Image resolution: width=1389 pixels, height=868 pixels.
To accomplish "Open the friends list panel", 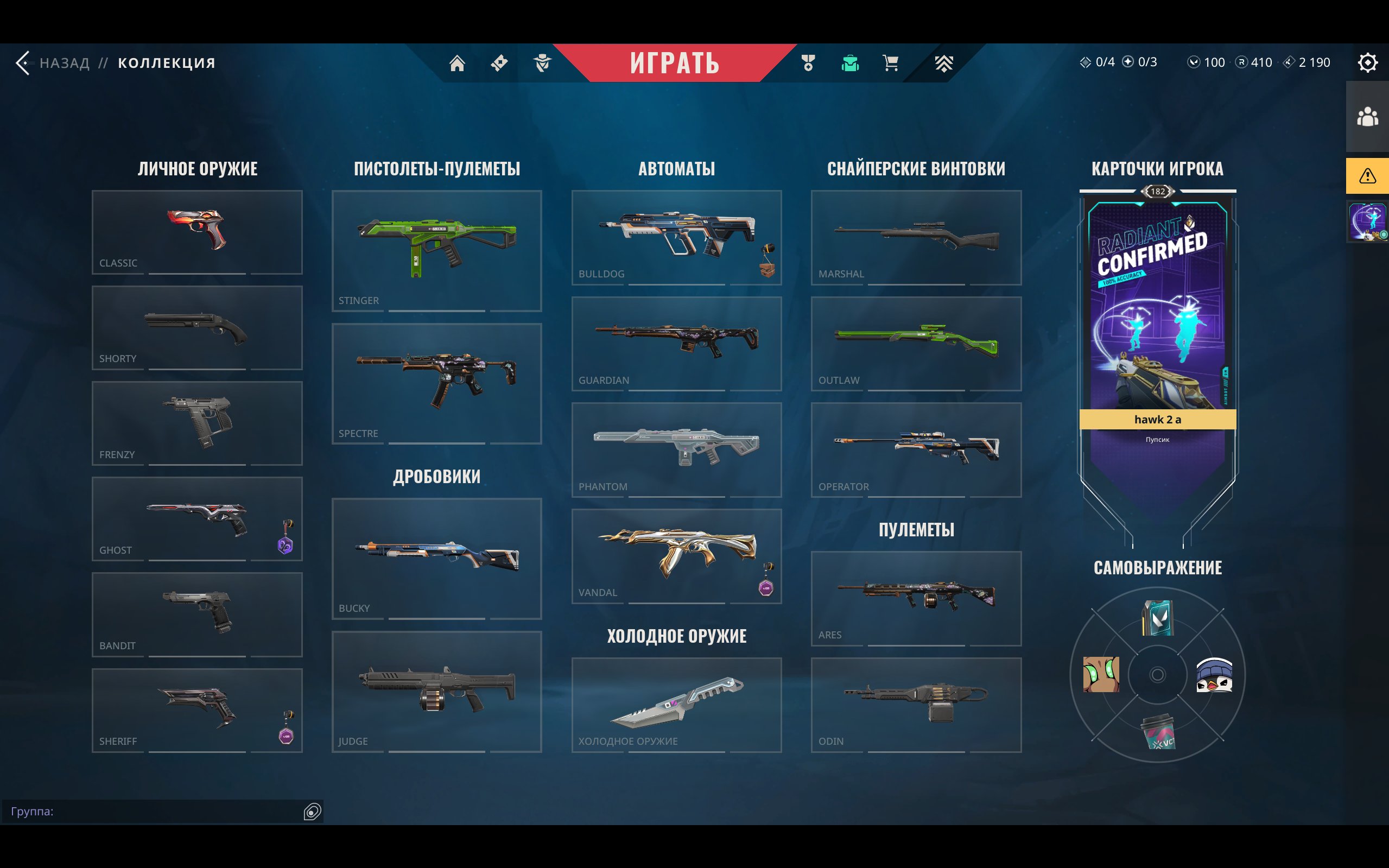I will point(1367,117).
